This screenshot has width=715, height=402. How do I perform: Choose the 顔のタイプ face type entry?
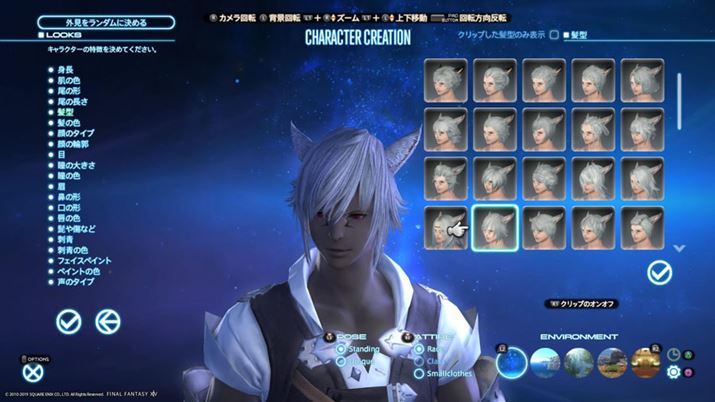pos(73,135)
